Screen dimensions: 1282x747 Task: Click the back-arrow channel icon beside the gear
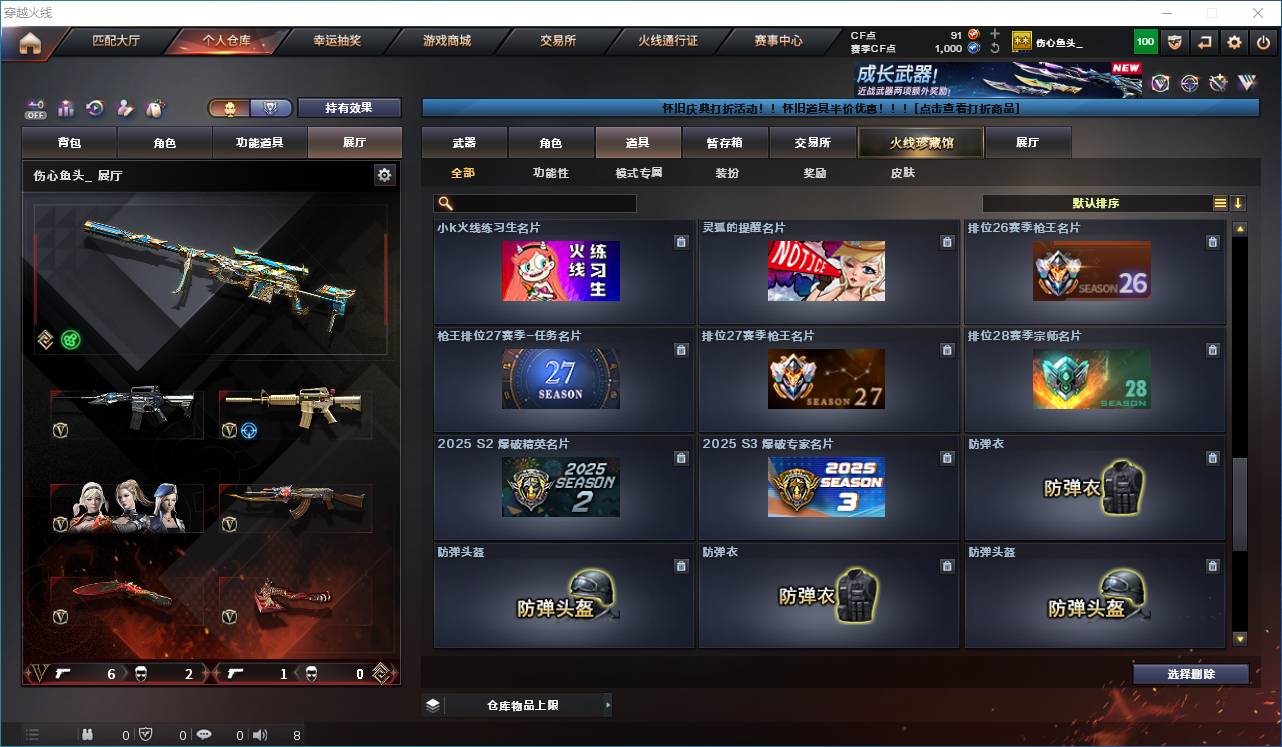coord(1205,41)
